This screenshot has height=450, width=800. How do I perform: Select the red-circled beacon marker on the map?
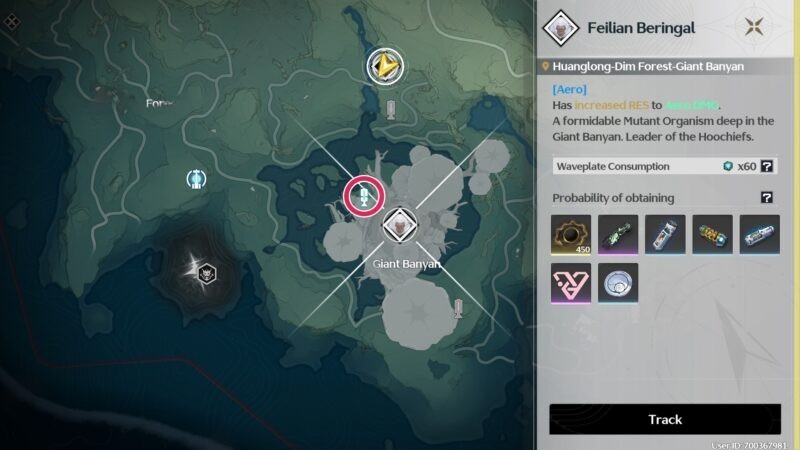(x=365, y=195)
